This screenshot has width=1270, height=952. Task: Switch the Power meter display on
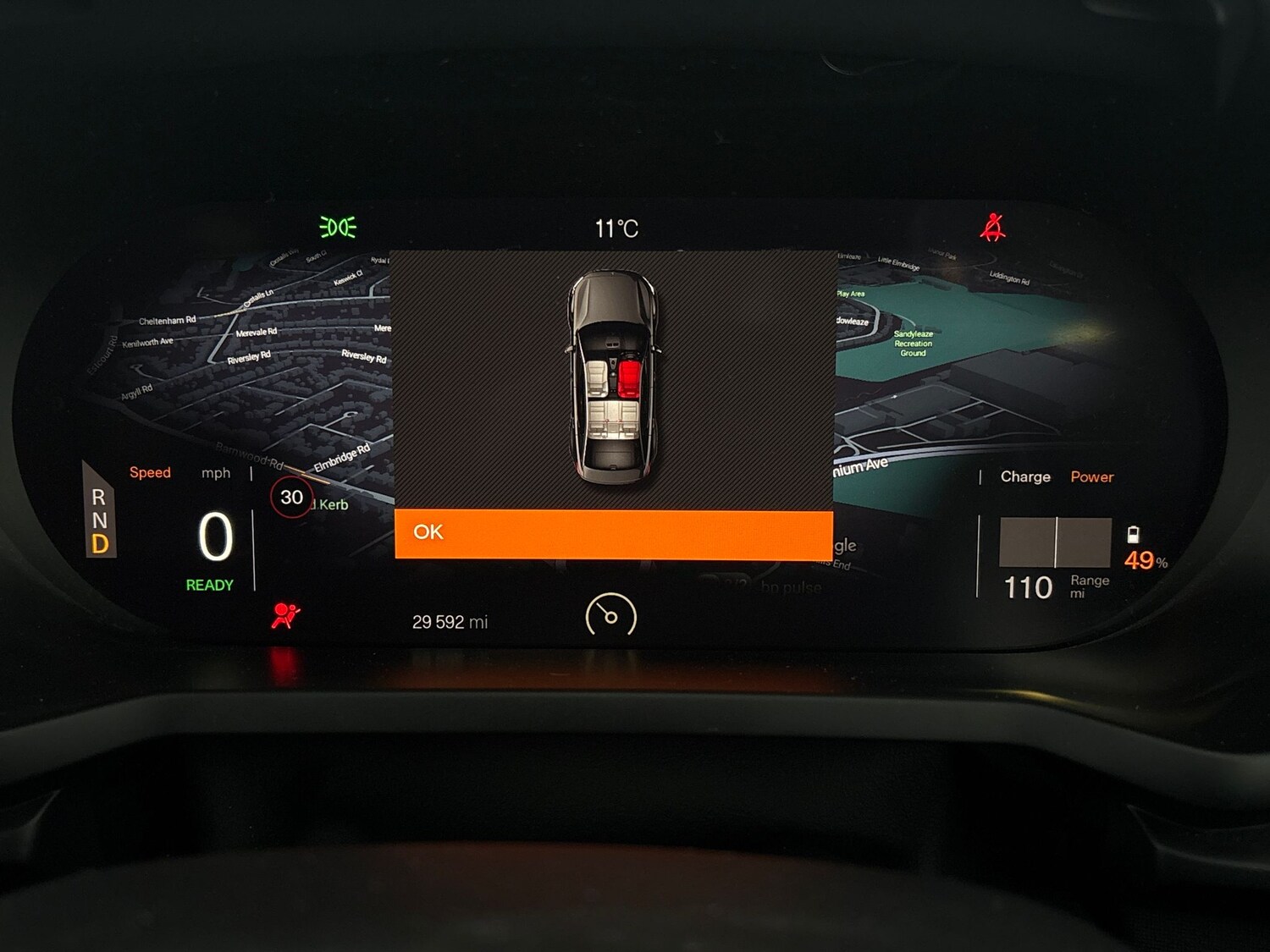click(x=1092, y=477)
